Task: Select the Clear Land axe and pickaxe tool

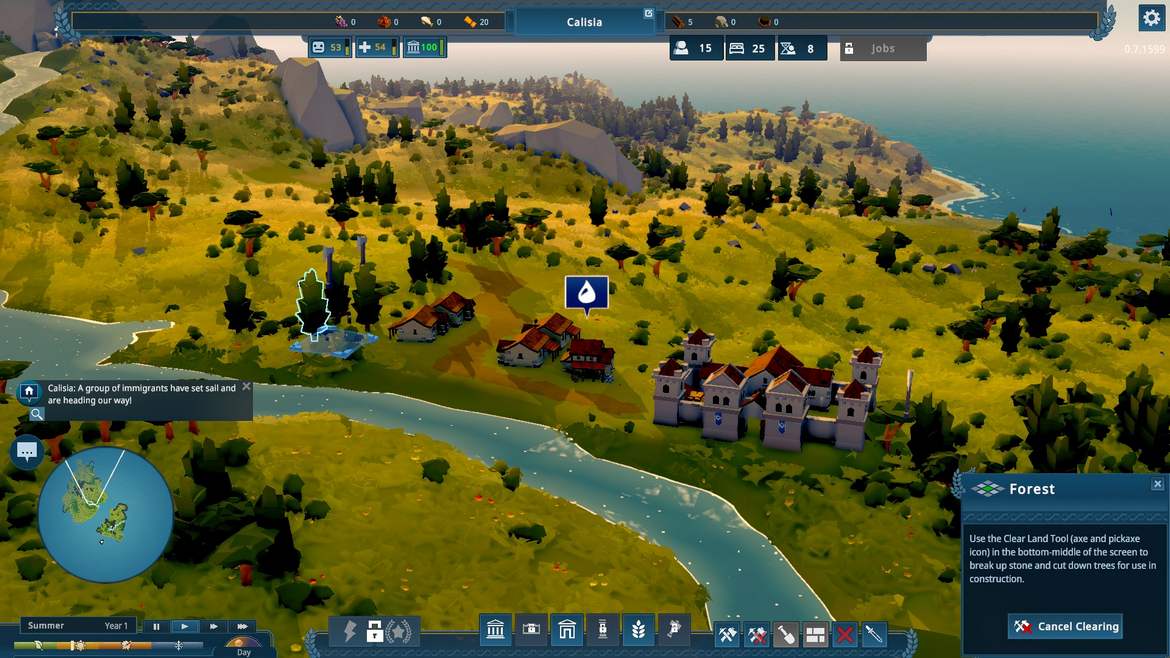Action: pyautogui.click(x=727, y=634)
